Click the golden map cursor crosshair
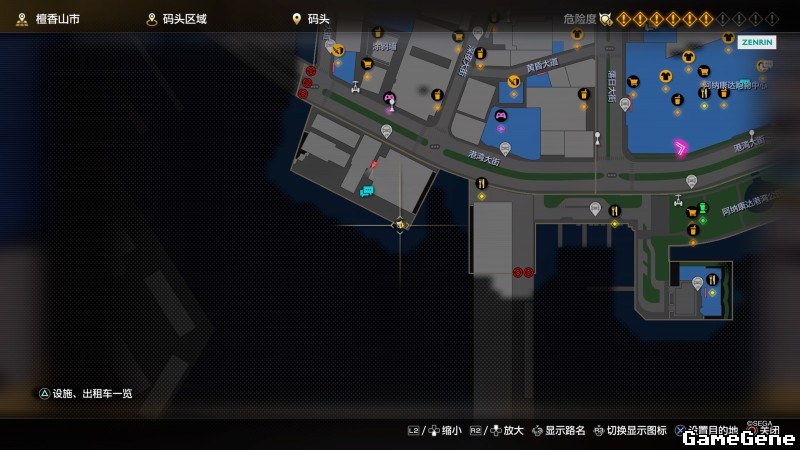Viewport: 800px width, 450px height. tap(400, 225)
